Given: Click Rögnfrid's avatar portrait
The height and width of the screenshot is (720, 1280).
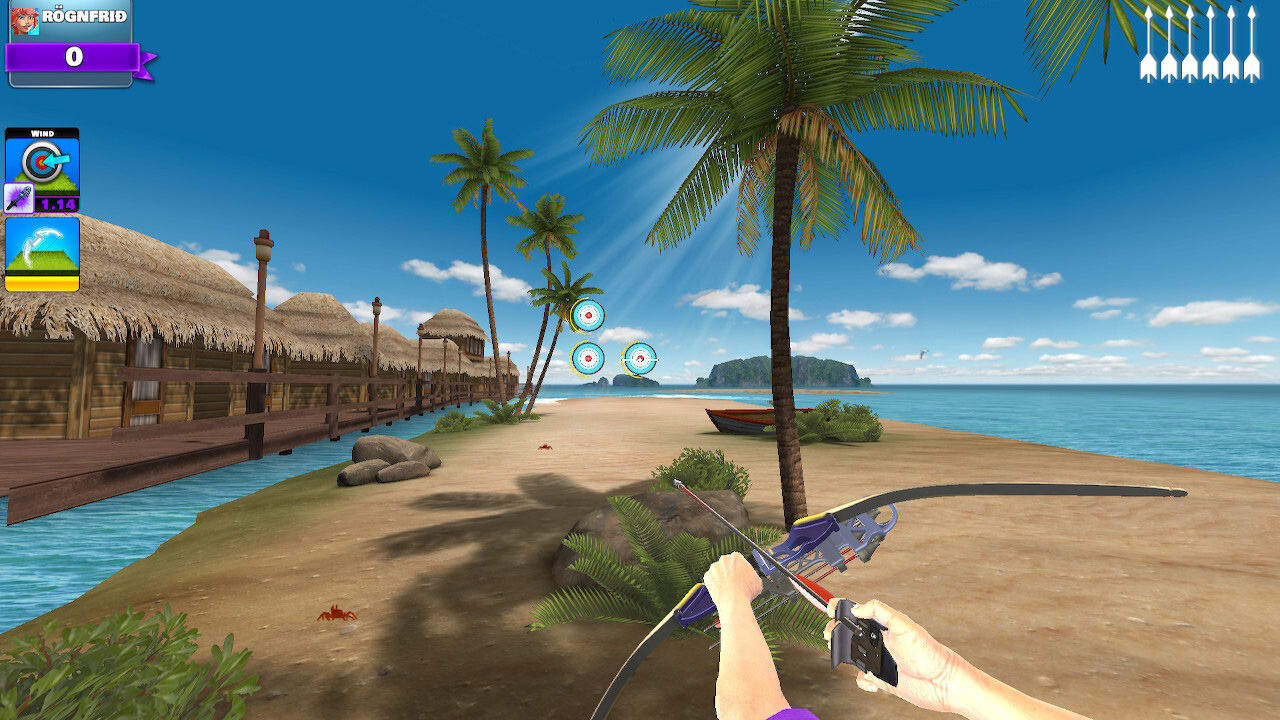Looking at the screenshot, I should tap(25, 25).
